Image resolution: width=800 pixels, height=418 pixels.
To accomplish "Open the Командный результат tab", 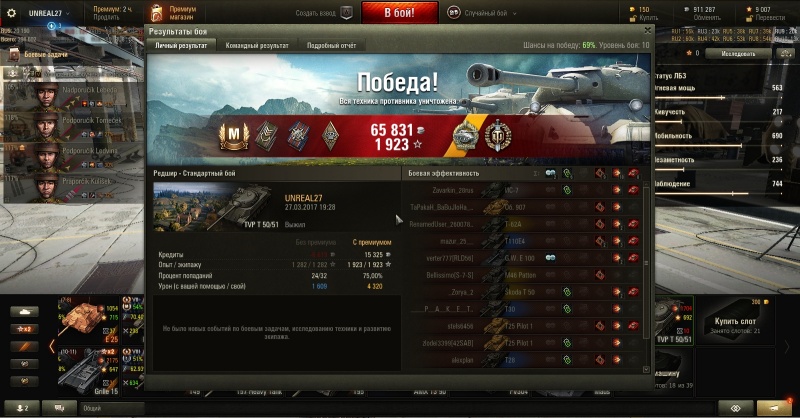I will point(257,46).
